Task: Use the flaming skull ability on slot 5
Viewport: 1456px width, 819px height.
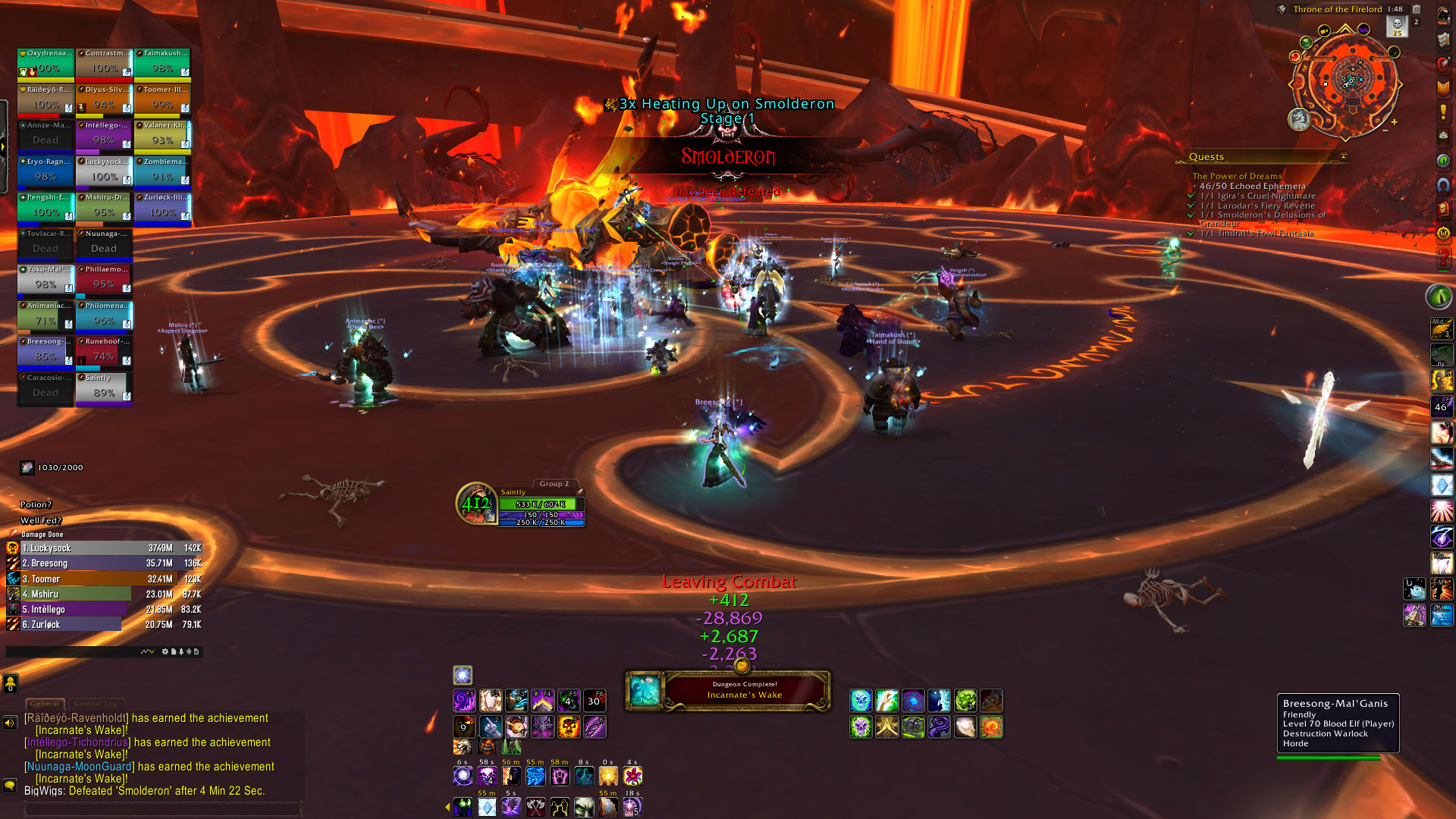Action: point(569,727)
